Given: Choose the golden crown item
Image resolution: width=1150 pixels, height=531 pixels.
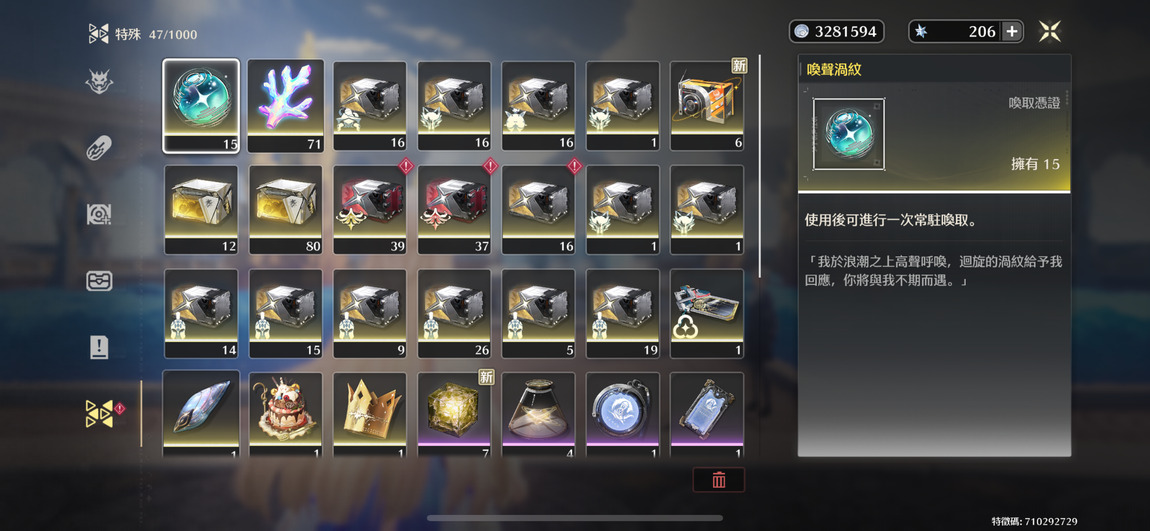Looking at the screenshot, I should click(370, 412).
